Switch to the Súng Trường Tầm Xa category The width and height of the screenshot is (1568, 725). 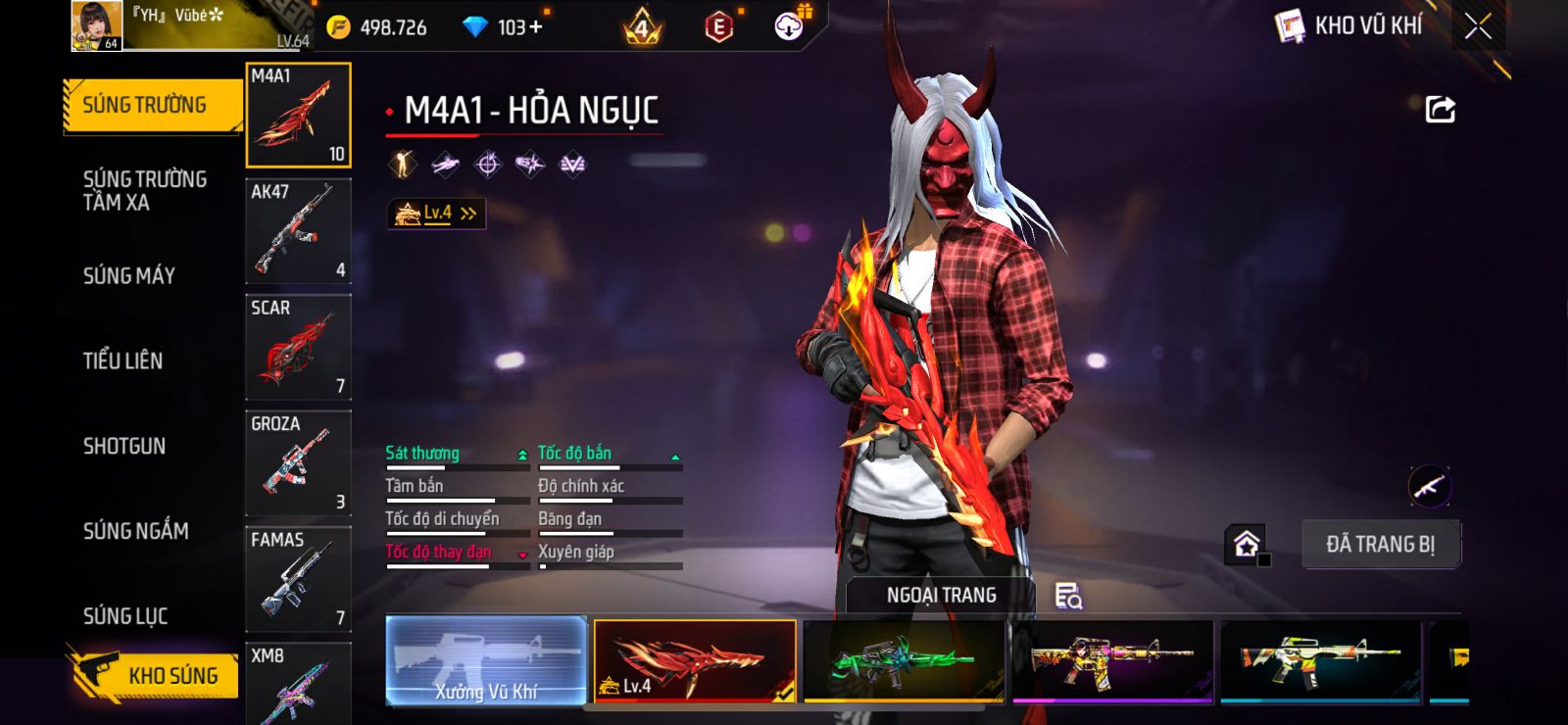click(144, 191)
